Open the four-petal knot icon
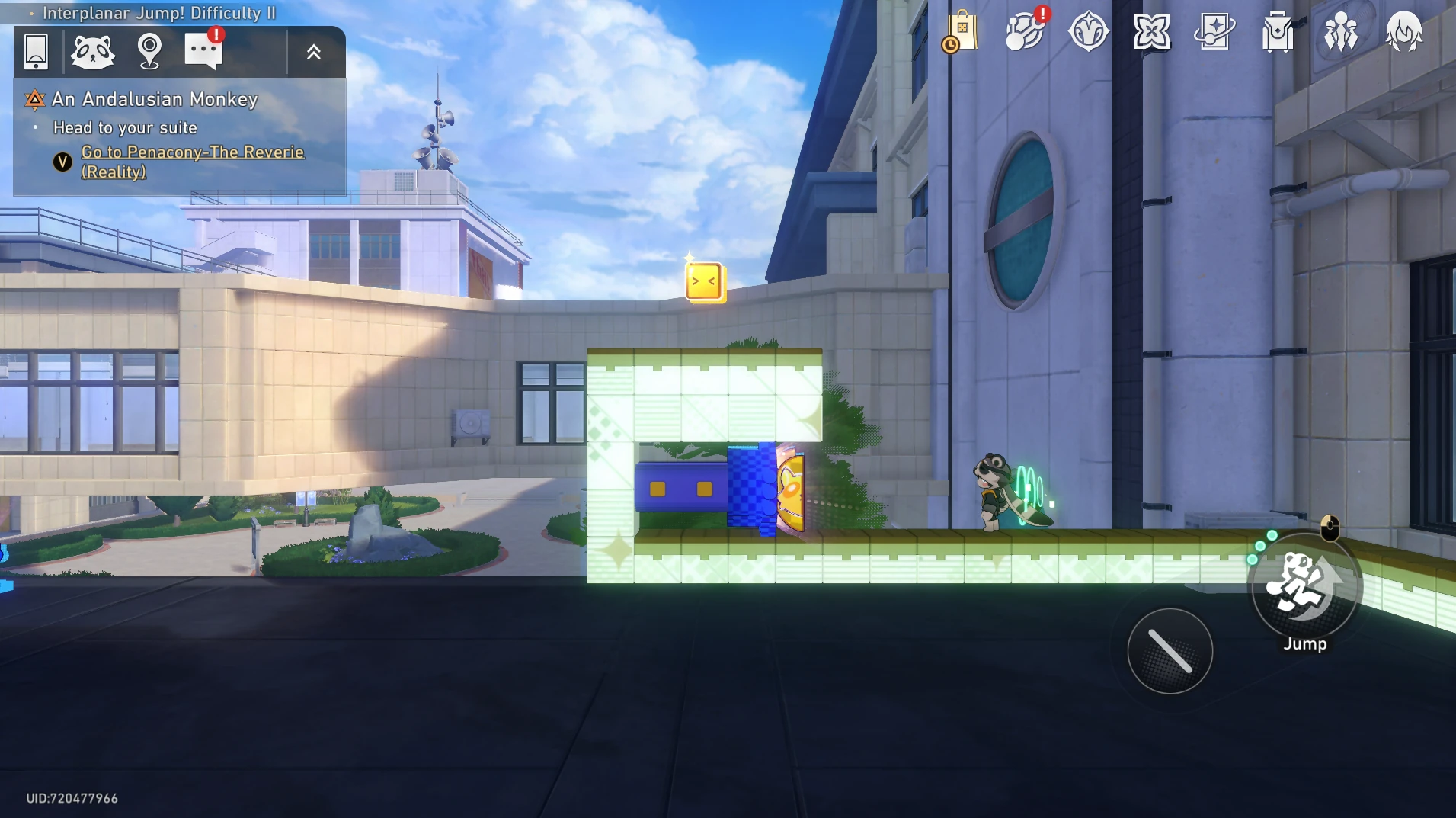 tap(1151, 32)
